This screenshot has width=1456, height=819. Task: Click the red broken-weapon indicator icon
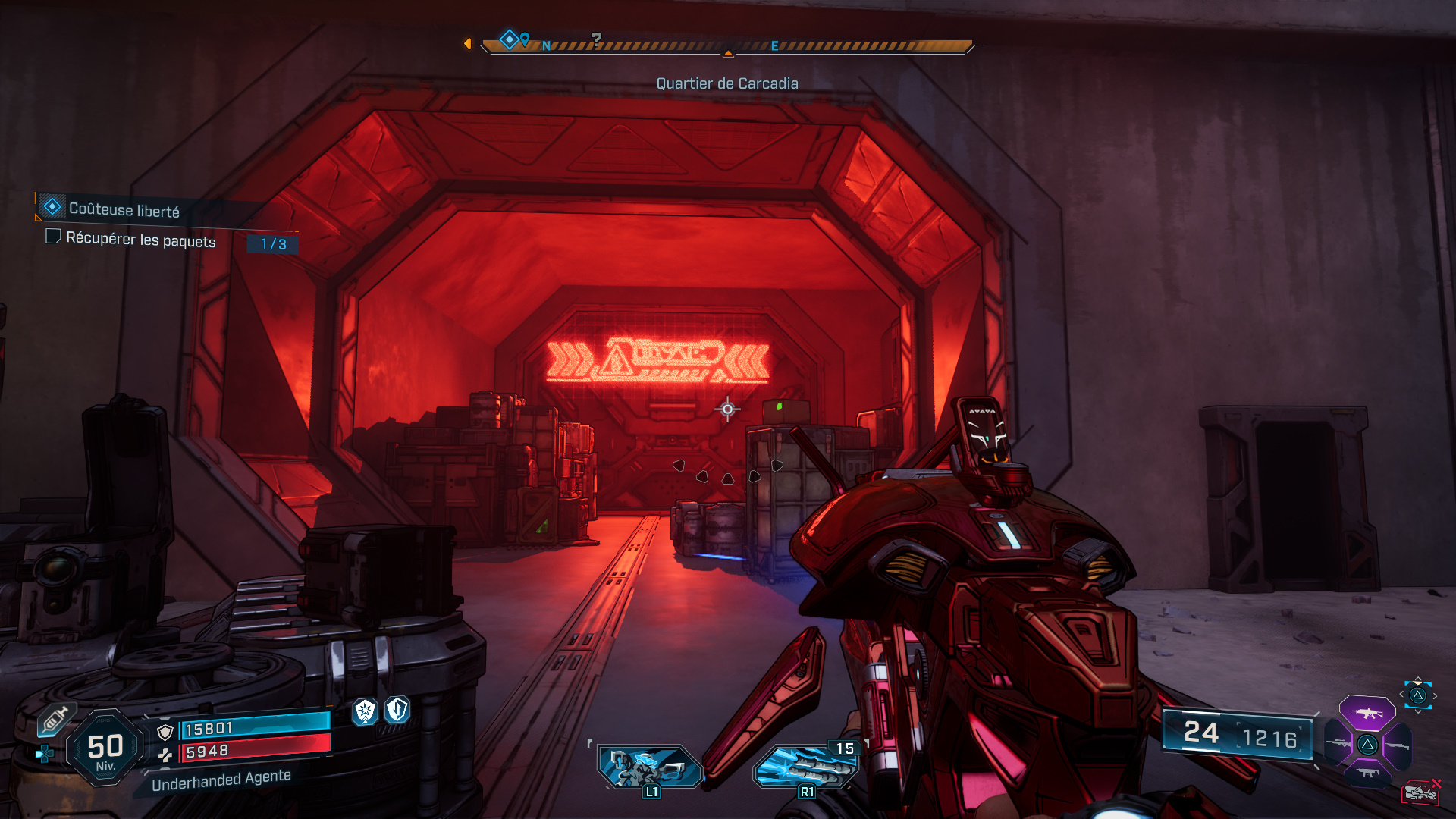[1422, 792]
